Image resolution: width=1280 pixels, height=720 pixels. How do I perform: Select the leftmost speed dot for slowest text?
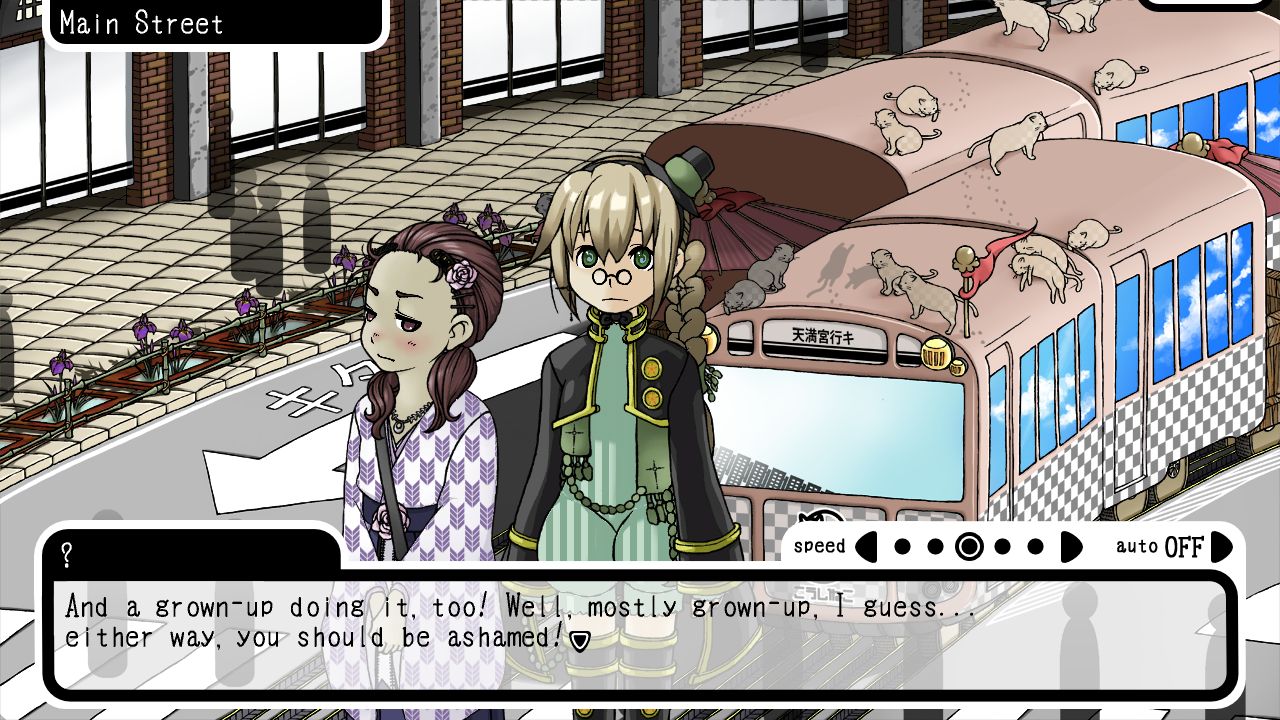[901, 547]
